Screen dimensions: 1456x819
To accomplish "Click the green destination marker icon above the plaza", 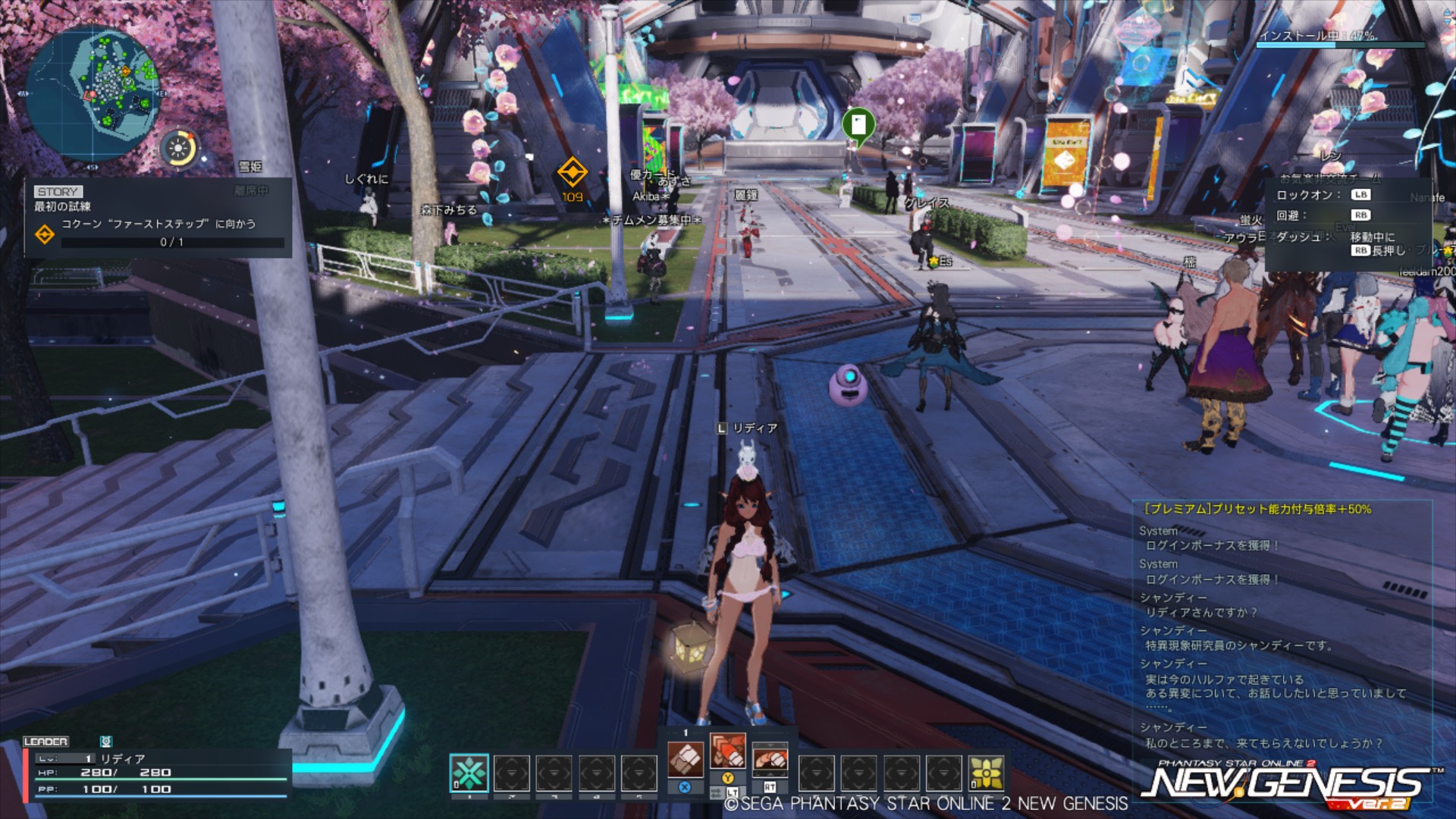I will pos(858,124).
